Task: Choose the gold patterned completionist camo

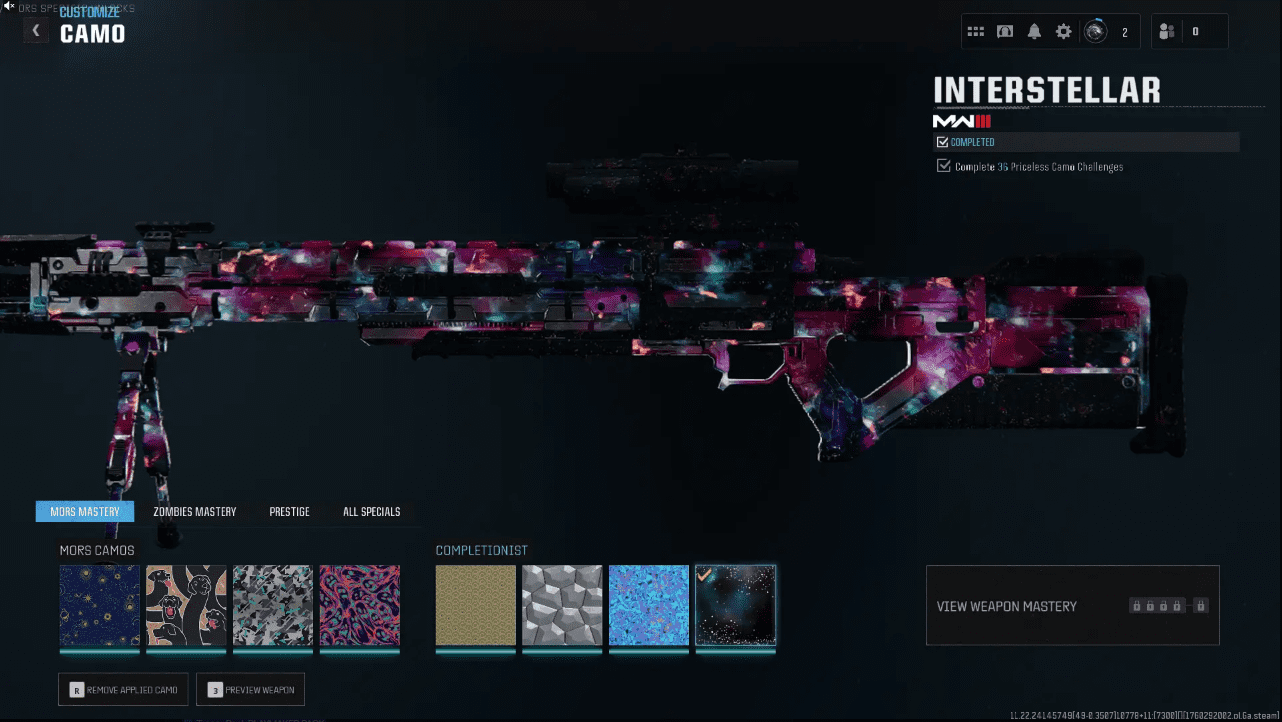Action: click(x=476, y=606)
